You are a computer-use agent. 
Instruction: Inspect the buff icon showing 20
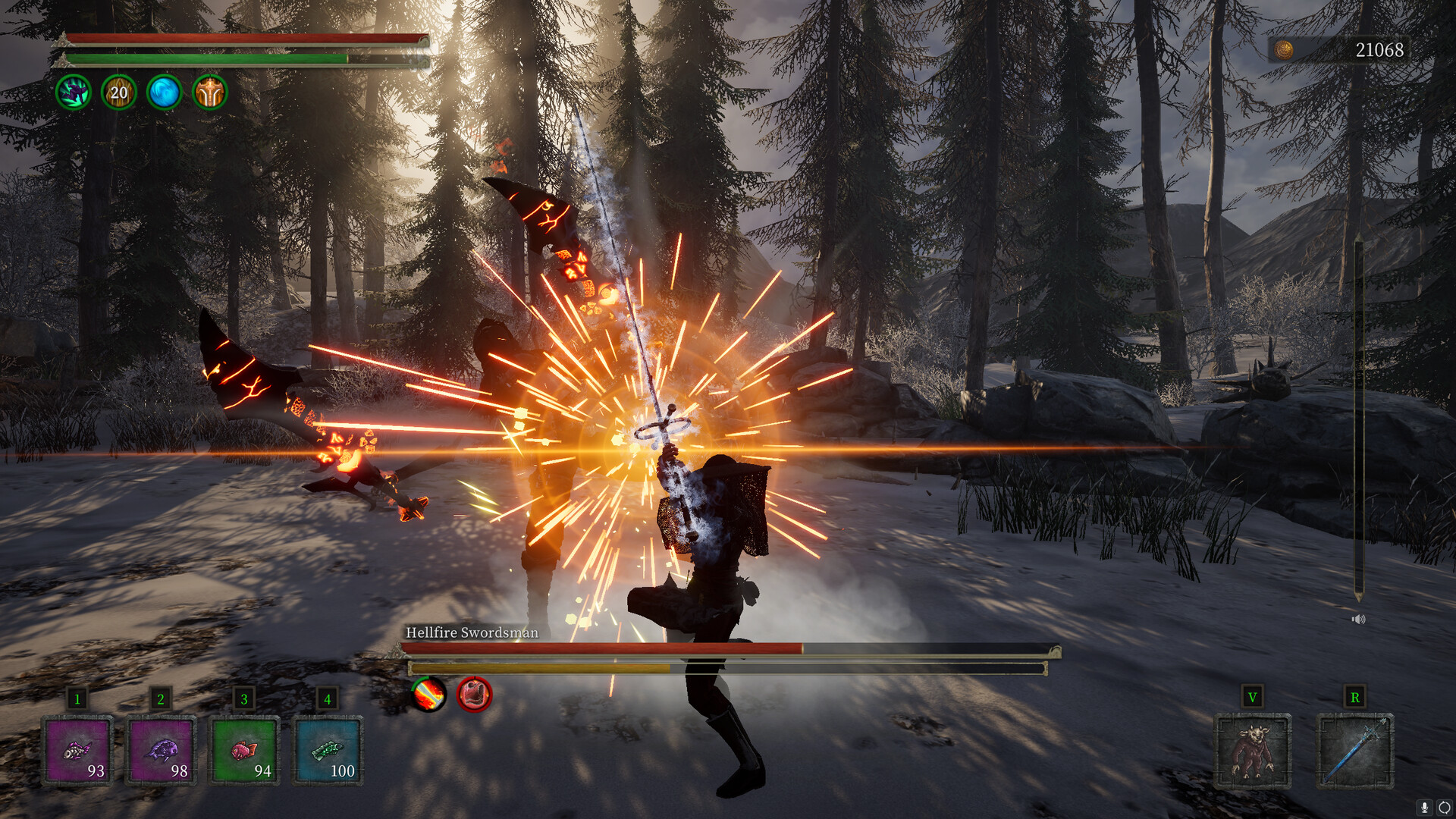click(119, 93)
